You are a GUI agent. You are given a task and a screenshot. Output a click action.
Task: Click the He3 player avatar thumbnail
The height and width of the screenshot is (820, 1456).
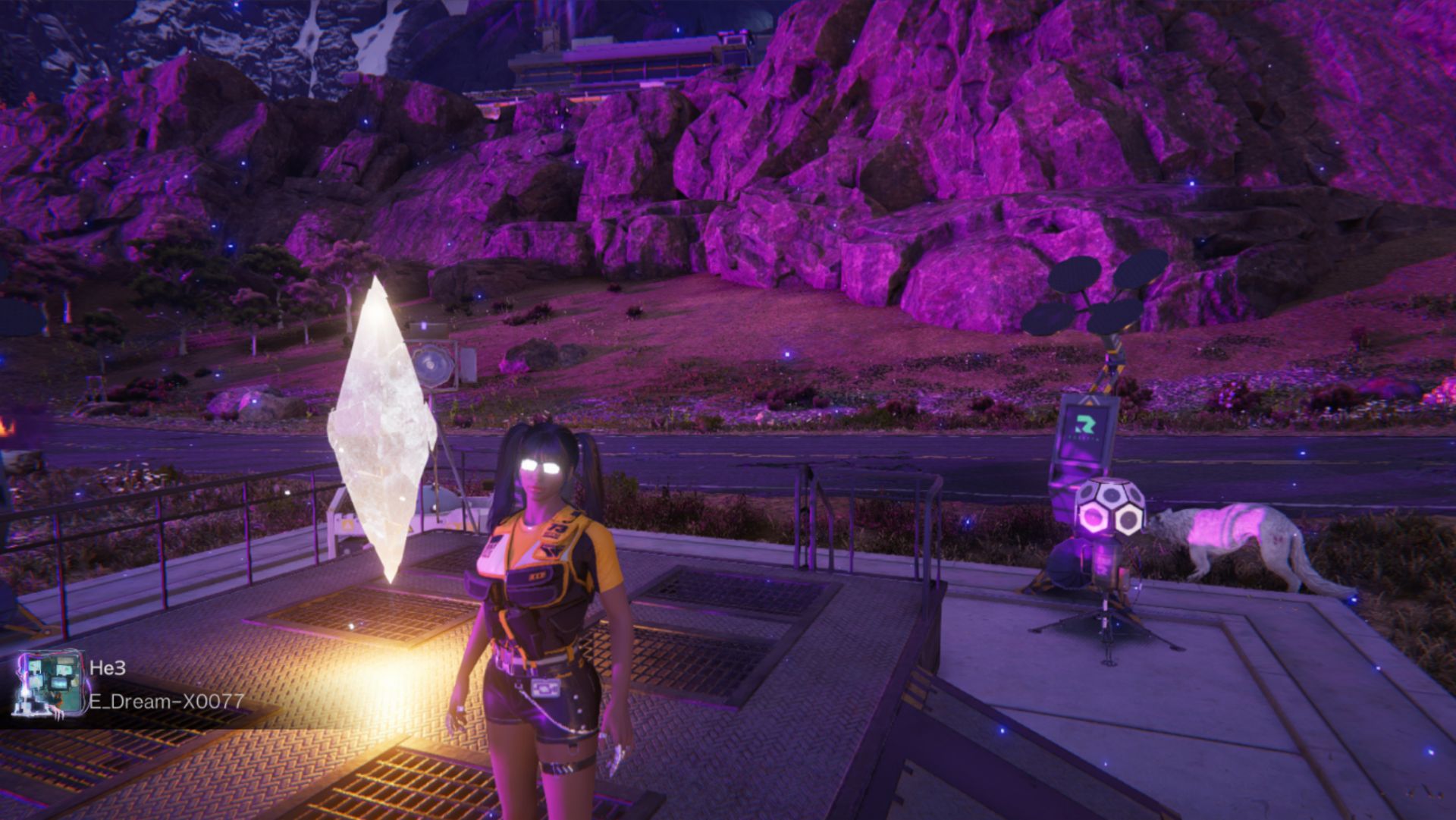(x=46, y=684)
